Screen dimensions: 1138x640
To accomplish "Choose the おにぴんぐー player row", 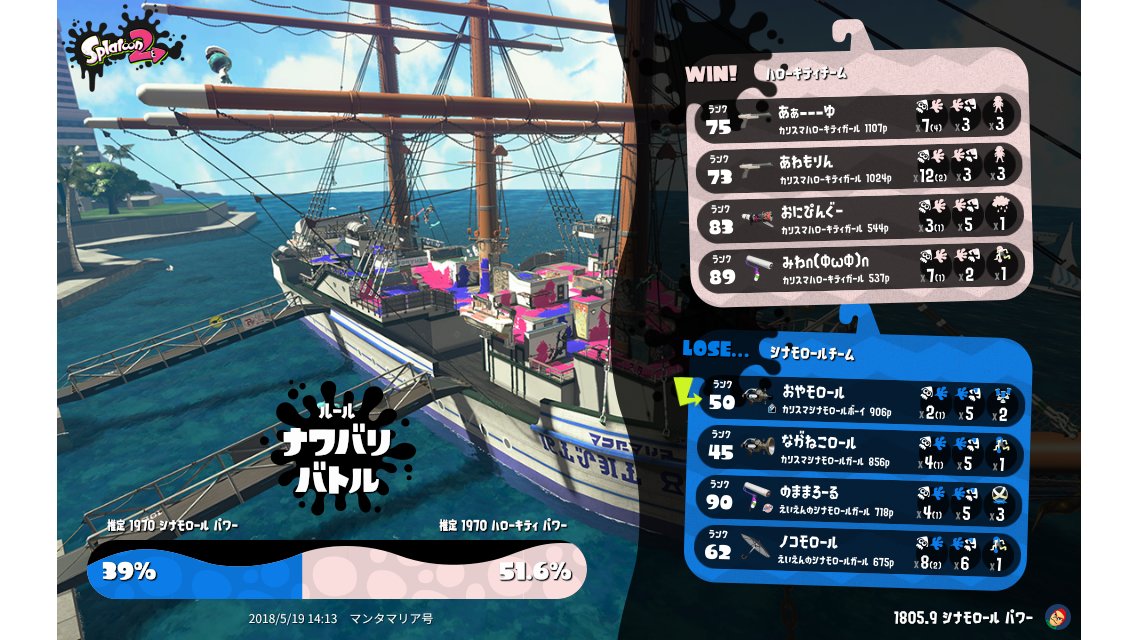I will click(x=860, y=217).
